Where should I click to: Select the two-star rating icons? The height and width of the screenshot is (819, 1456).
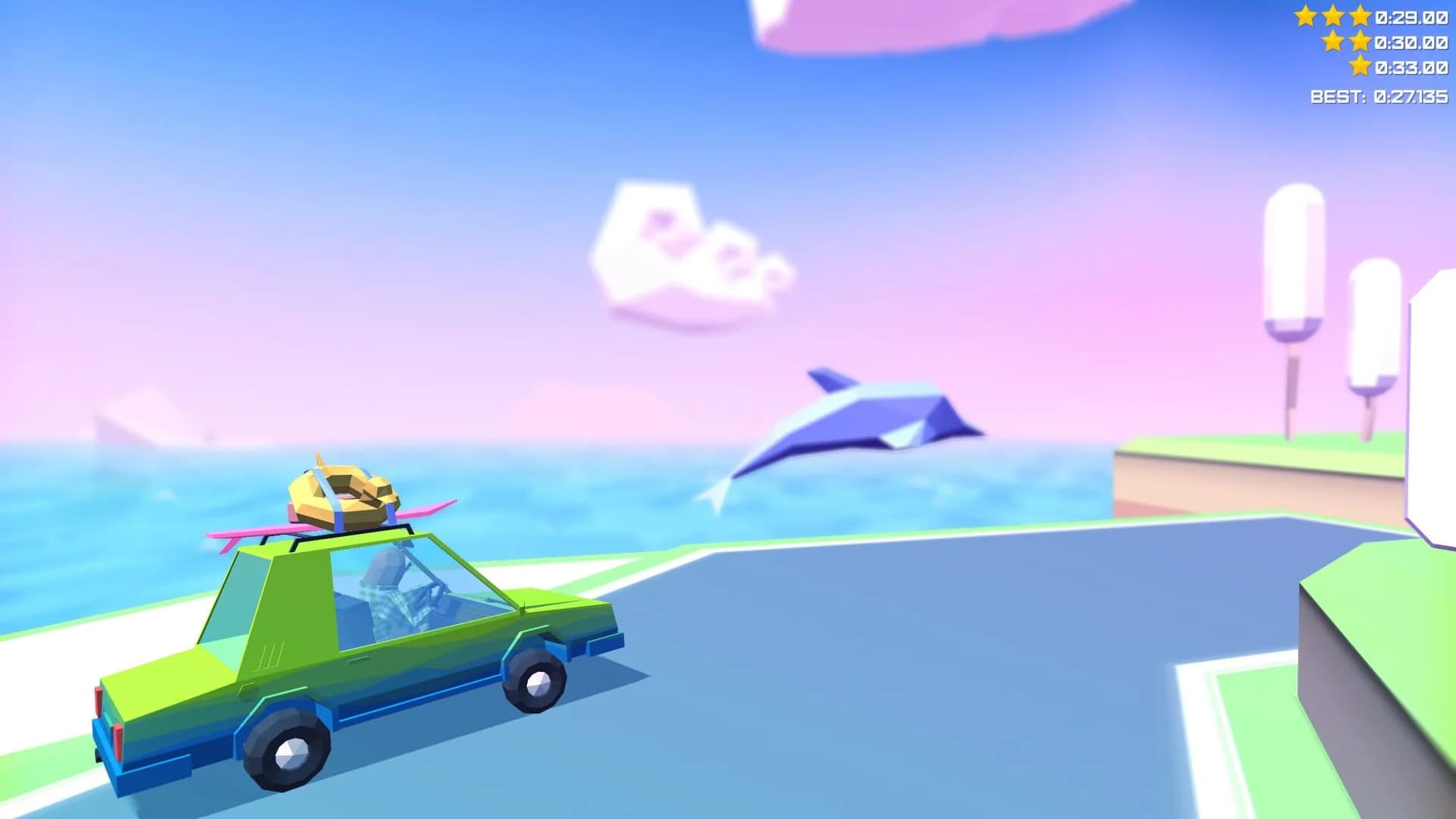coord(1346,43)
